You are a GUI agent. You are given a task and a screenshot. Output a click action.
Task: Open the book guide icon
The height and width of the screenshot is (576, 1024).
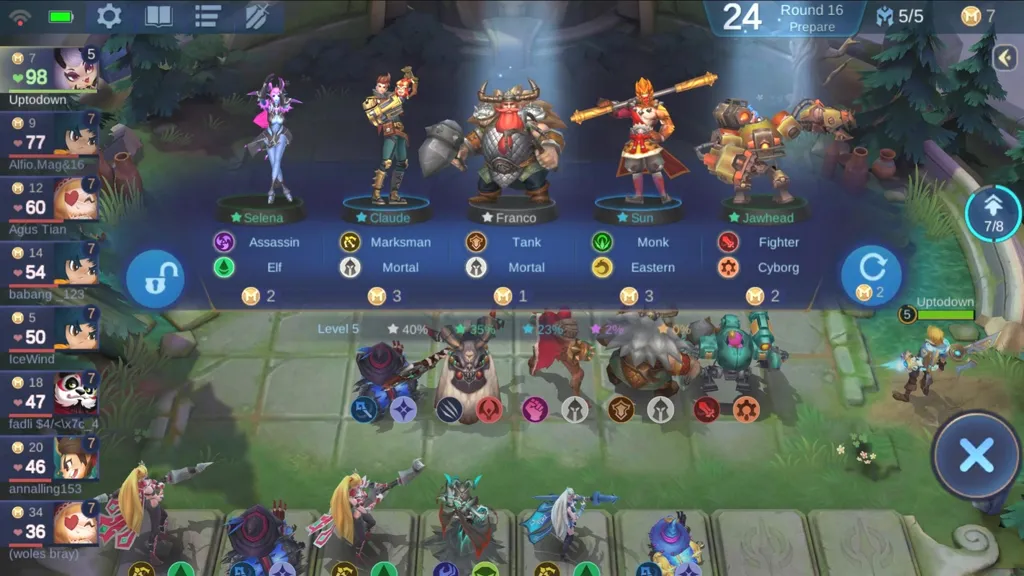pyautogui.click(x=158, y=16)
